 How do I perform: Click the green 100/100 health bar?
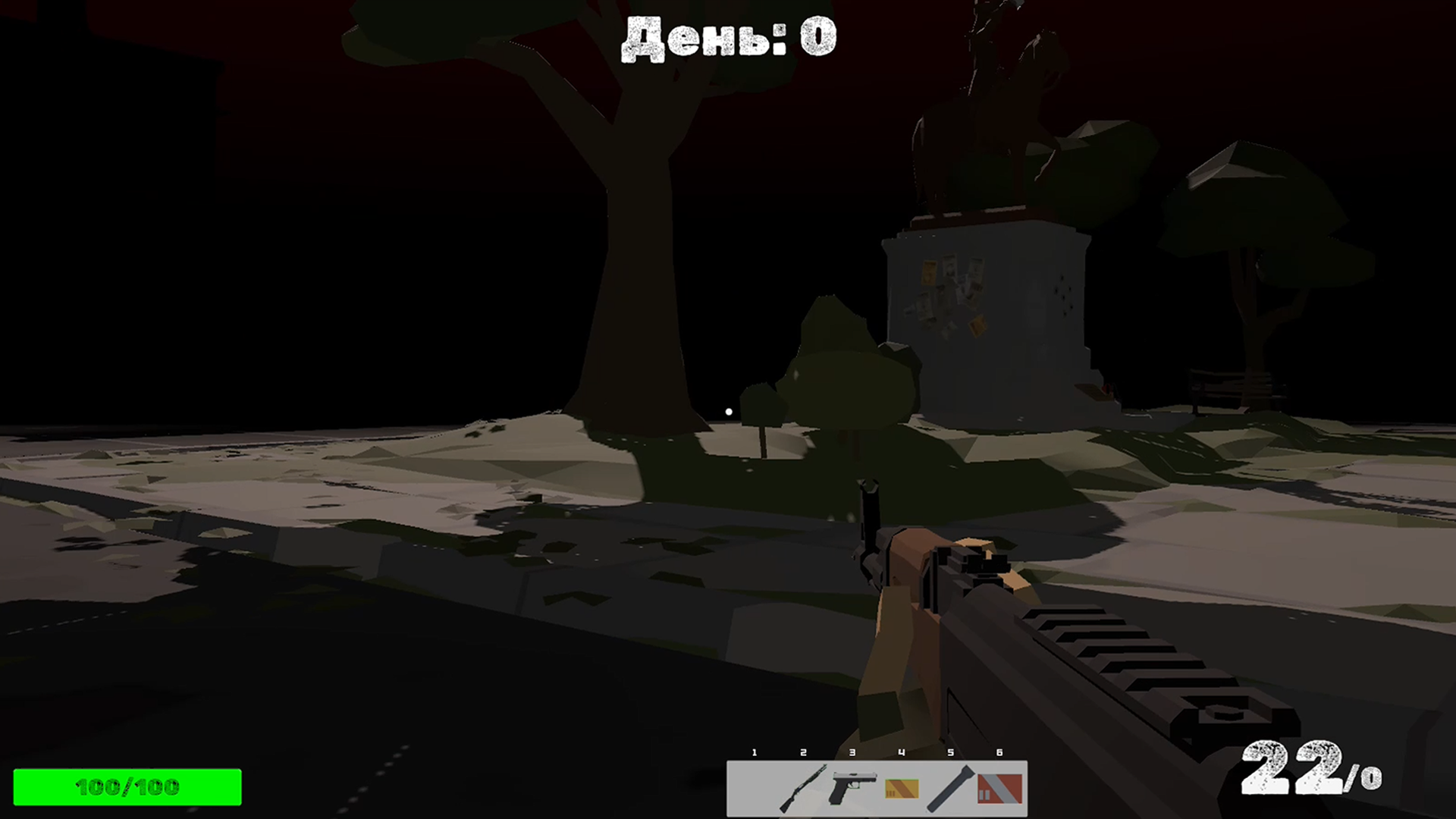125,787
